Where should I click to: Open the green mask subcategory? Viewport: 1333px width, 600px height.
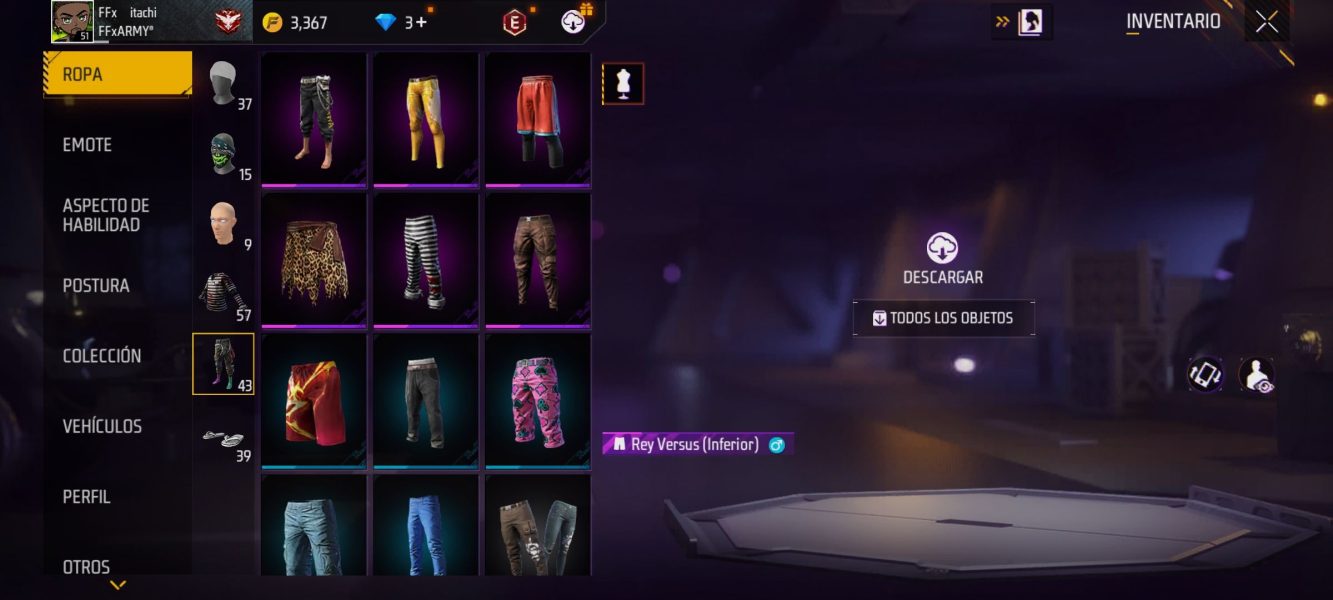[x=223, y=155]
